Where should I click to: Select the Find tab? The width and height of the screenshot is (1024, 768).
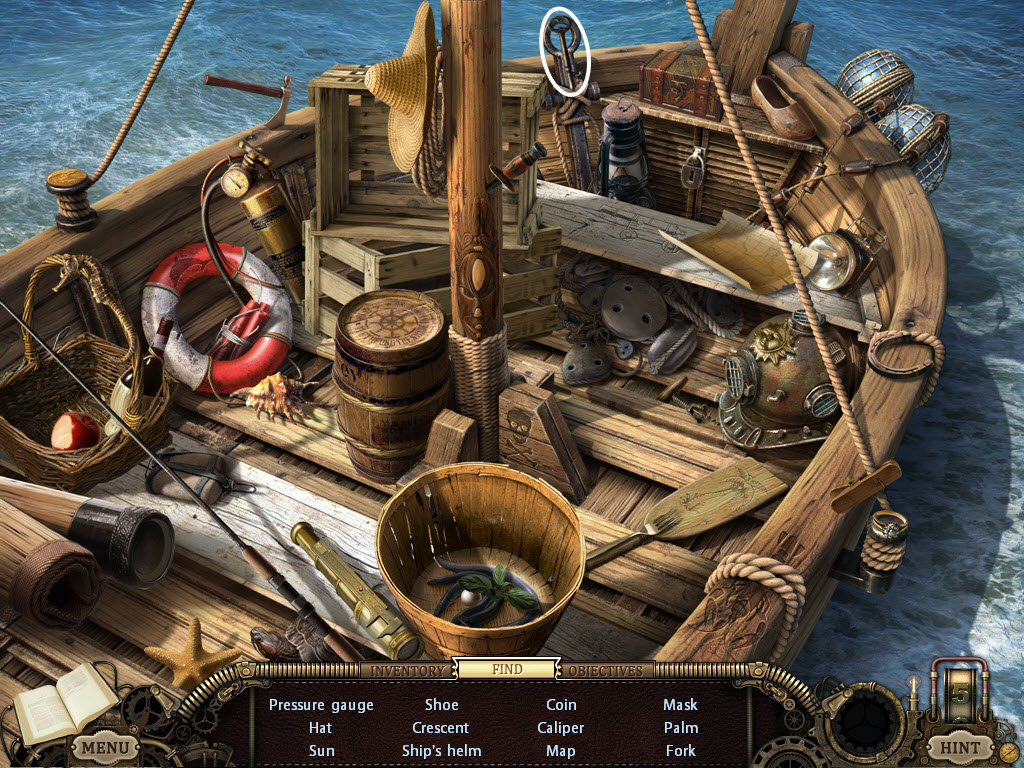click(x=507, y=669)
